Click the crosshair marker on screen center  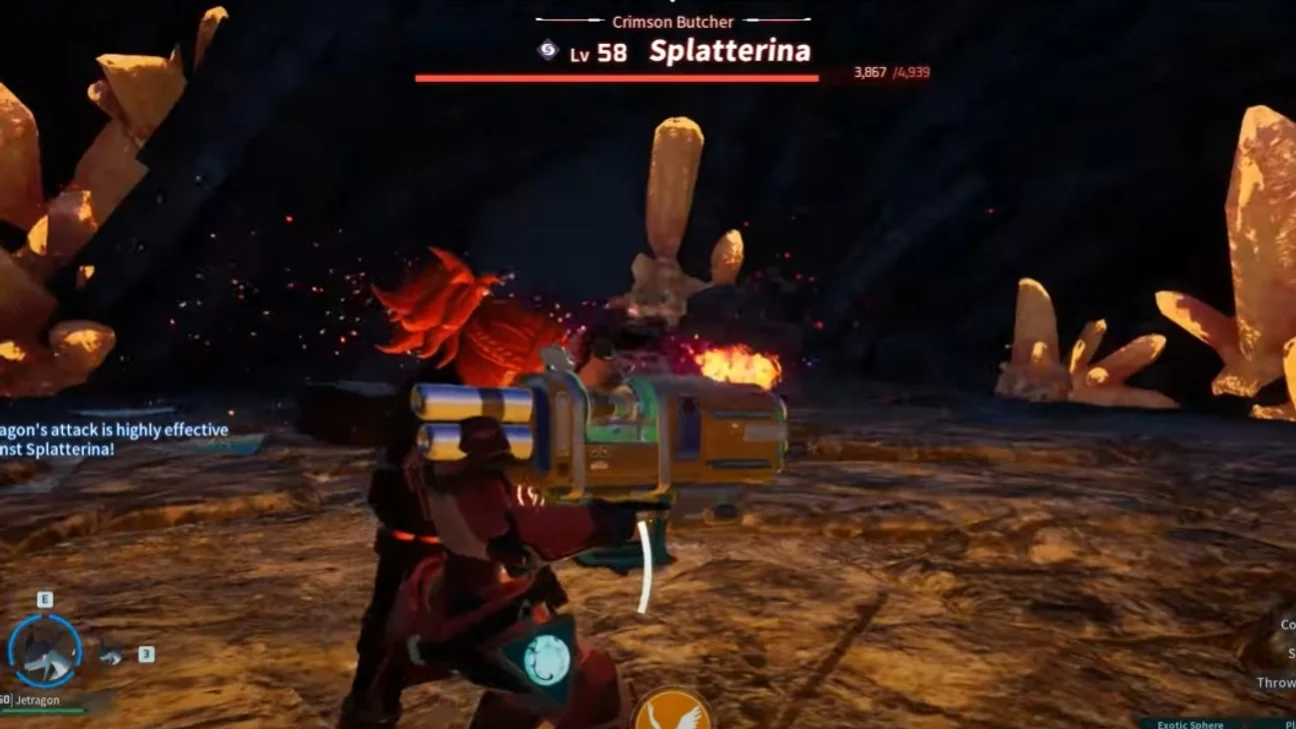coord(648,364)
